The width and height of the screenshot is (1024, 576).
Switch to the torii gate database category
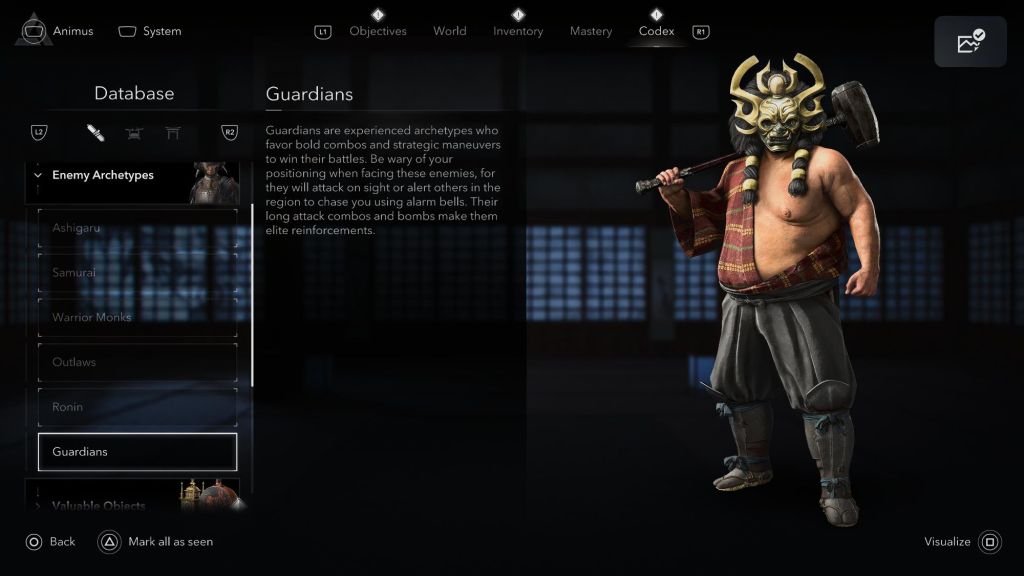point(173,133)
